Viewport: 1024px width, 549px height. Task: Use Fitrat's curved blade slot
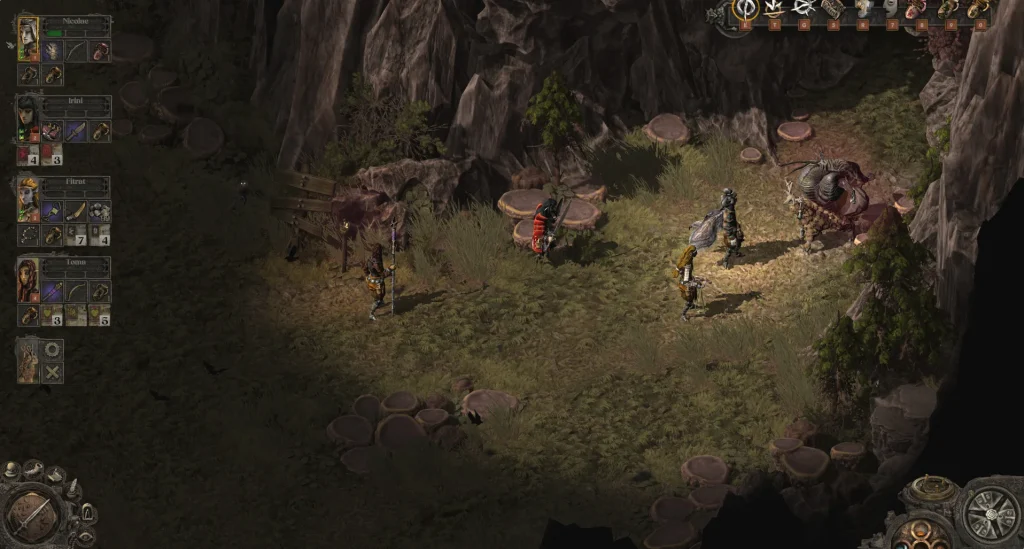pyautogui.click(x=76, y=211)
